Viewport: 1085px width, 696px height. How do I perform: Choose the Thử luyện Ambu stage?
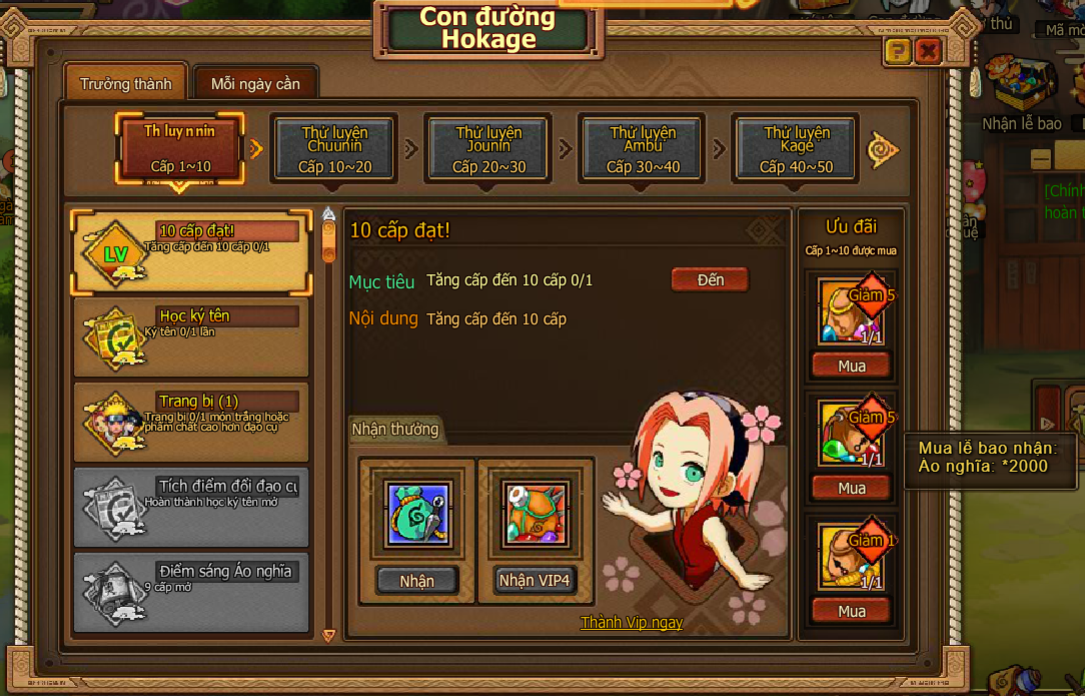[643, 149]
